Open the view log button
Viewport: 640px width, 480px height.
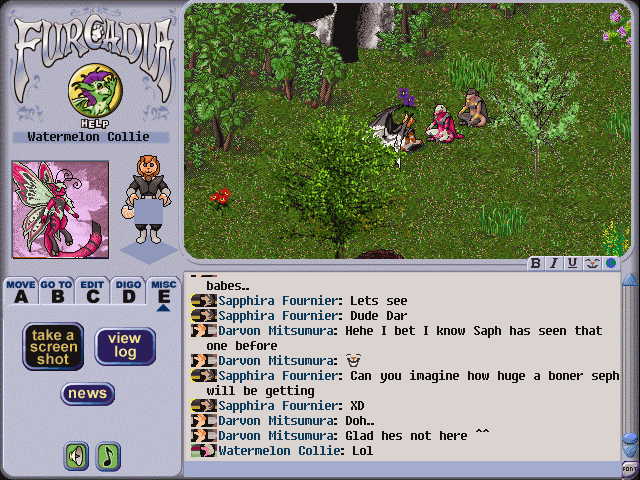point(125,346)
